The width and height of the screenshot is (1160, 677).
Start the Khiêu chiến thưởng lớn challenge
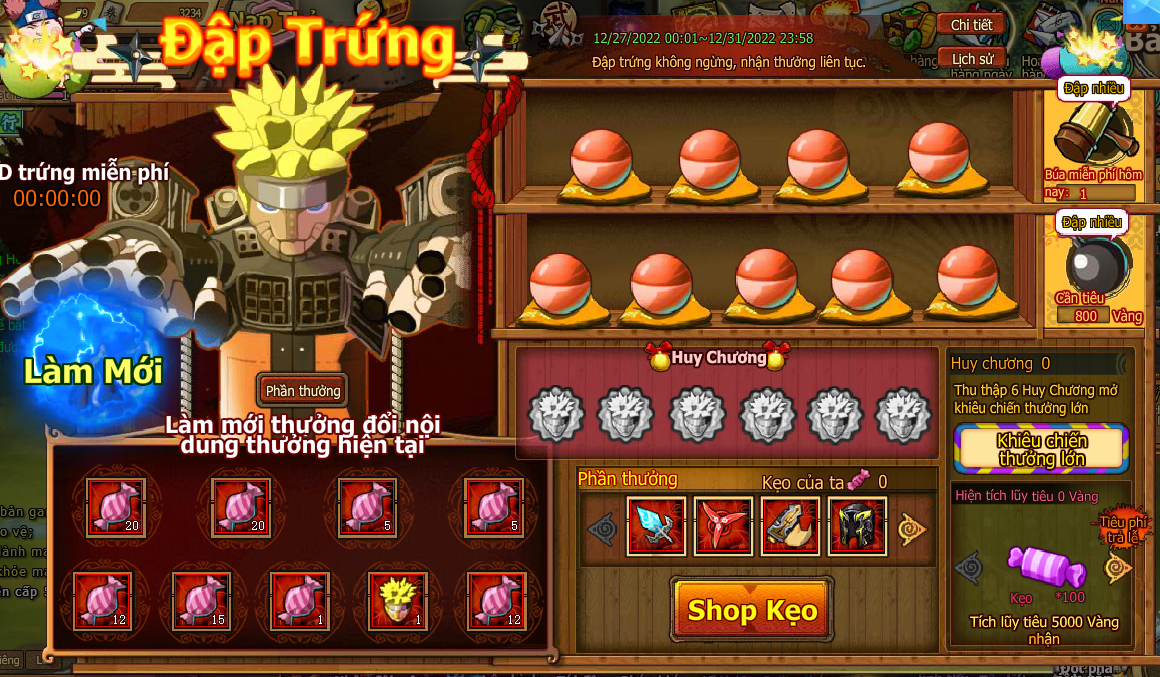tap(1041, 449)
